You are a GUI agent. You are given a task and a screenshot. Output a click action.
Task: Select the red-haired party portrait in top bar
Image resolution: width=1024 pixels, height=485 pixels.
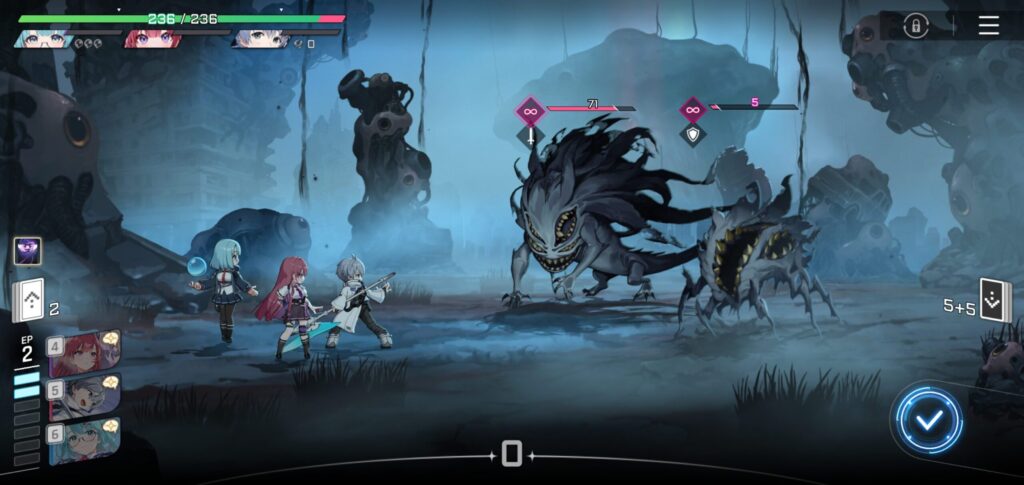click(x=151, y=38)
